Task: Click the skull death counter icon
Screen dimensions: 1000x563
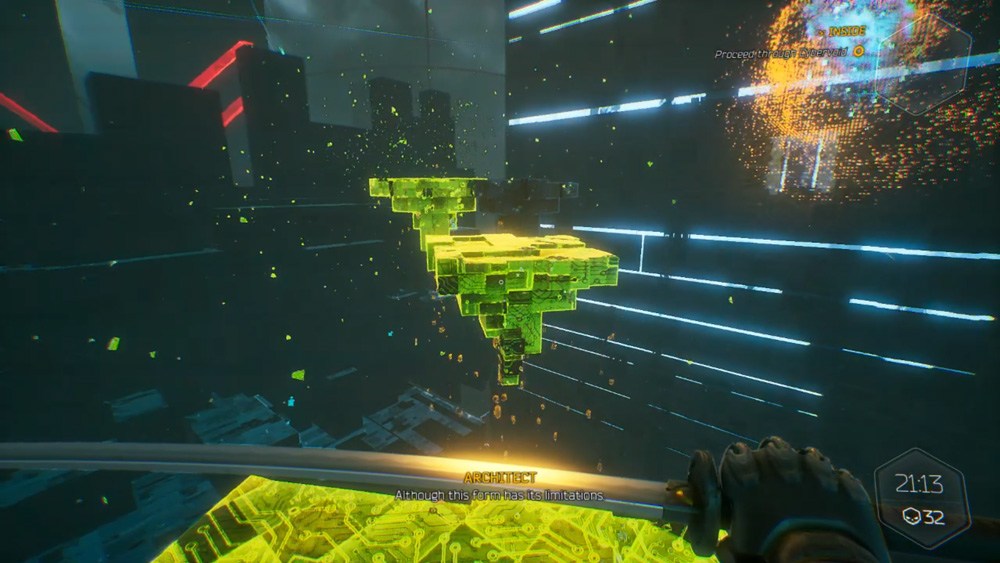Action: click(x=909, y=517)
